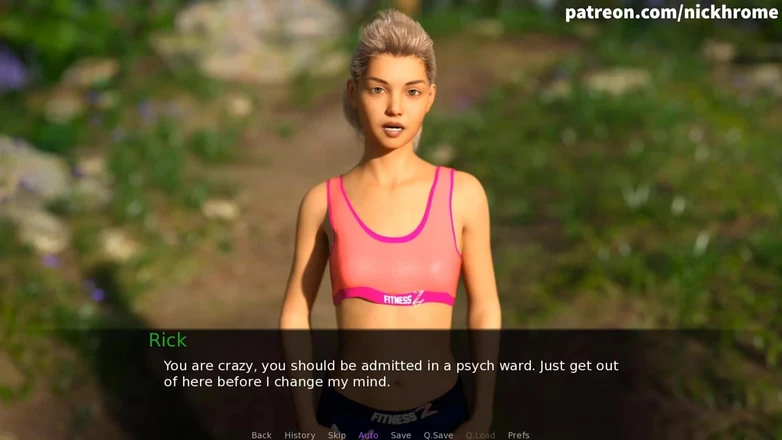Toggle Auto advance mode
The width and height of the screenshot is (782, 440).
click(x=368, y=435)
